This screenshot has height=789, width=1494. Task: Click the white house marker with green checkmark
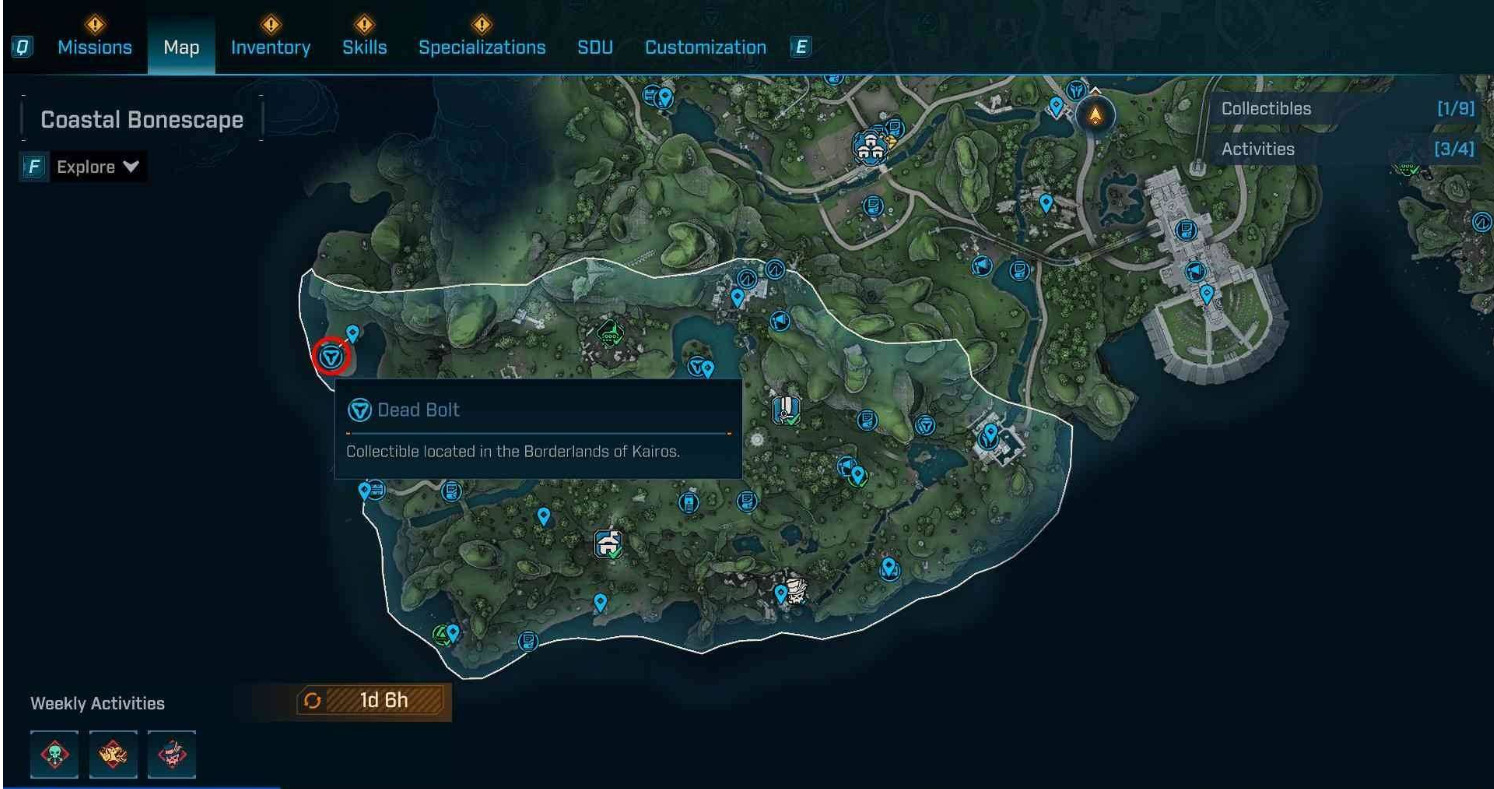tap(607, 544)
